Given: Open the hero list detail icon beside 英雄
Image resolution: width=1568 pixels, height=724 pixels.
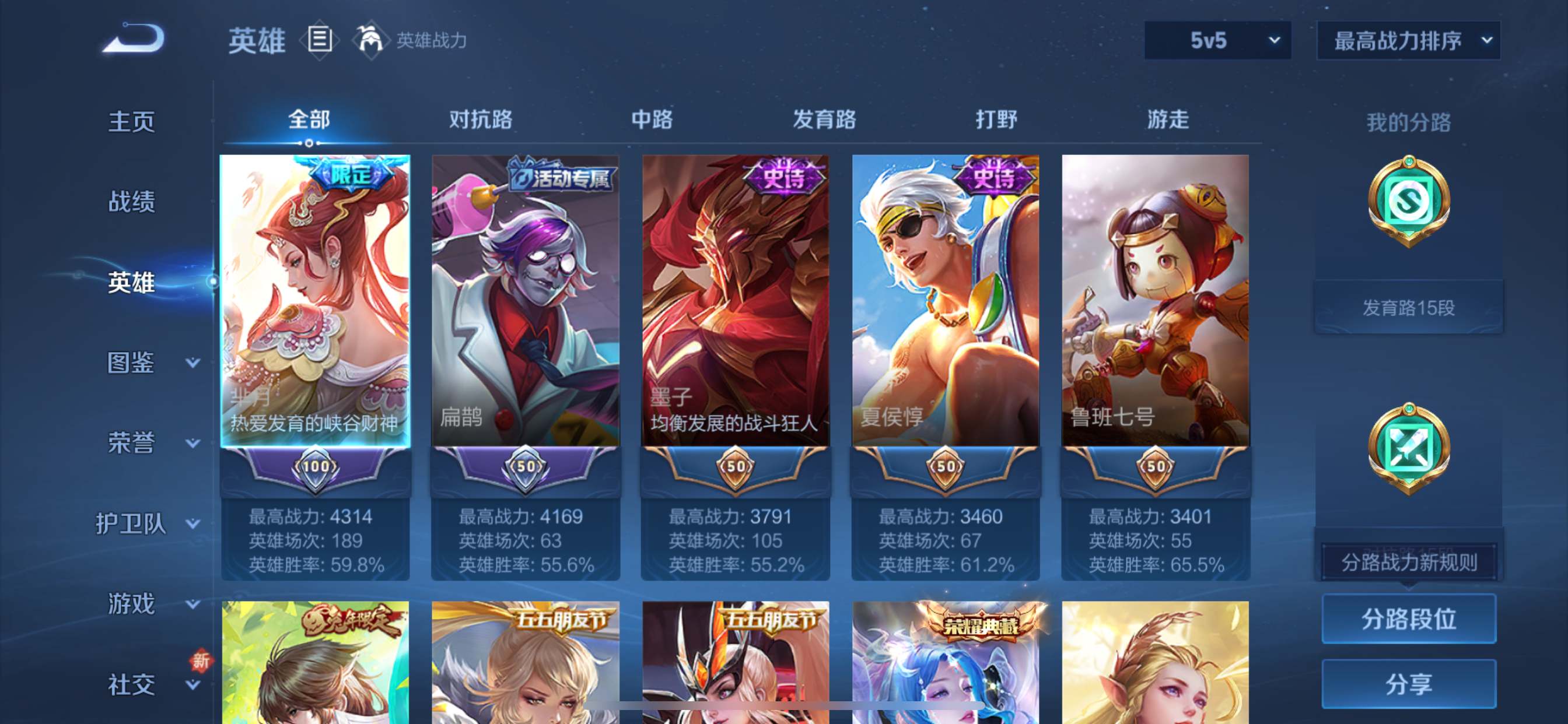Looking at the screenshot, I should tap(319, 40).
